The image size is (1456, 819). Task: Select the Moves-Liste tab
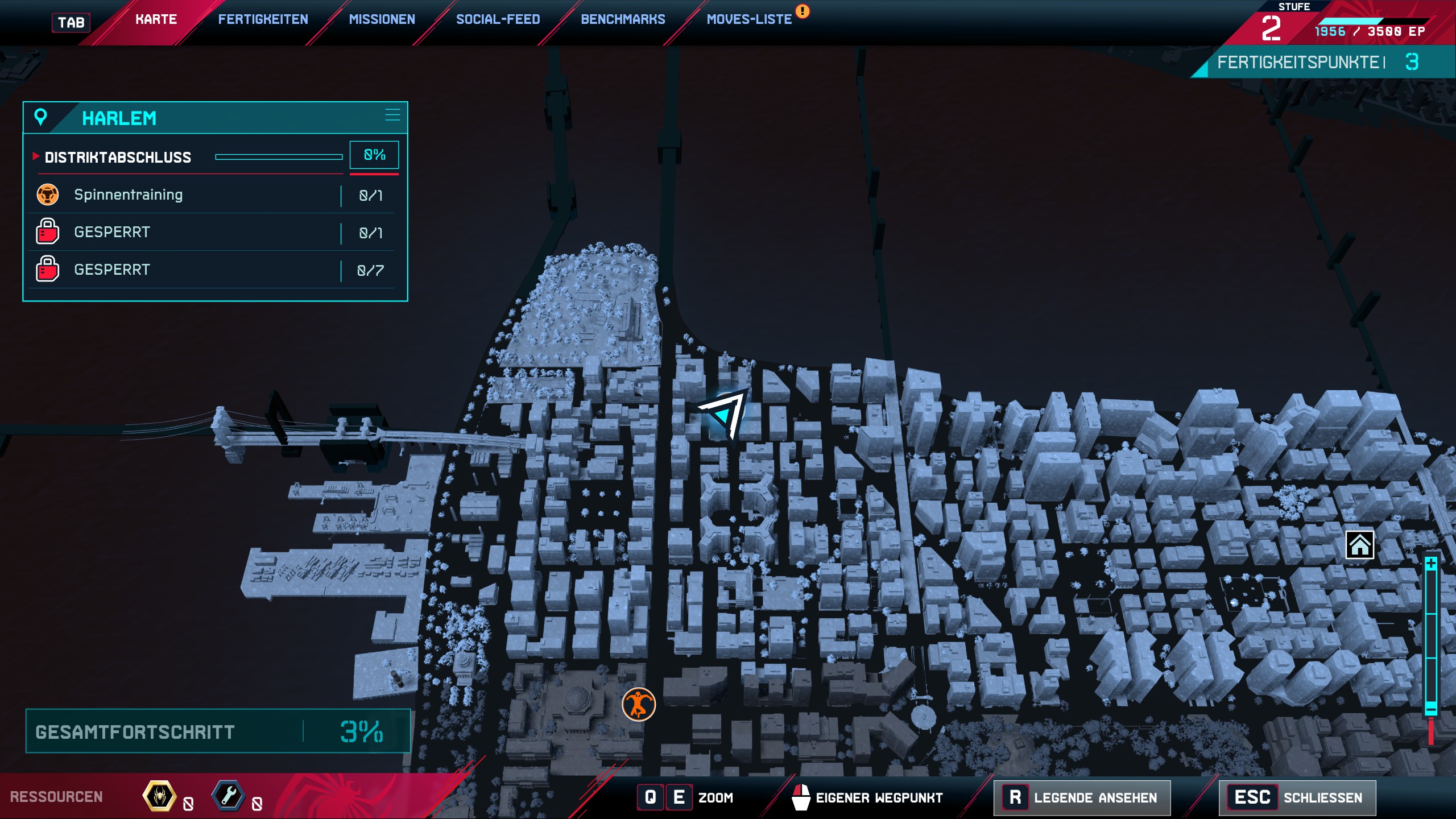click(x=749, y=20)
